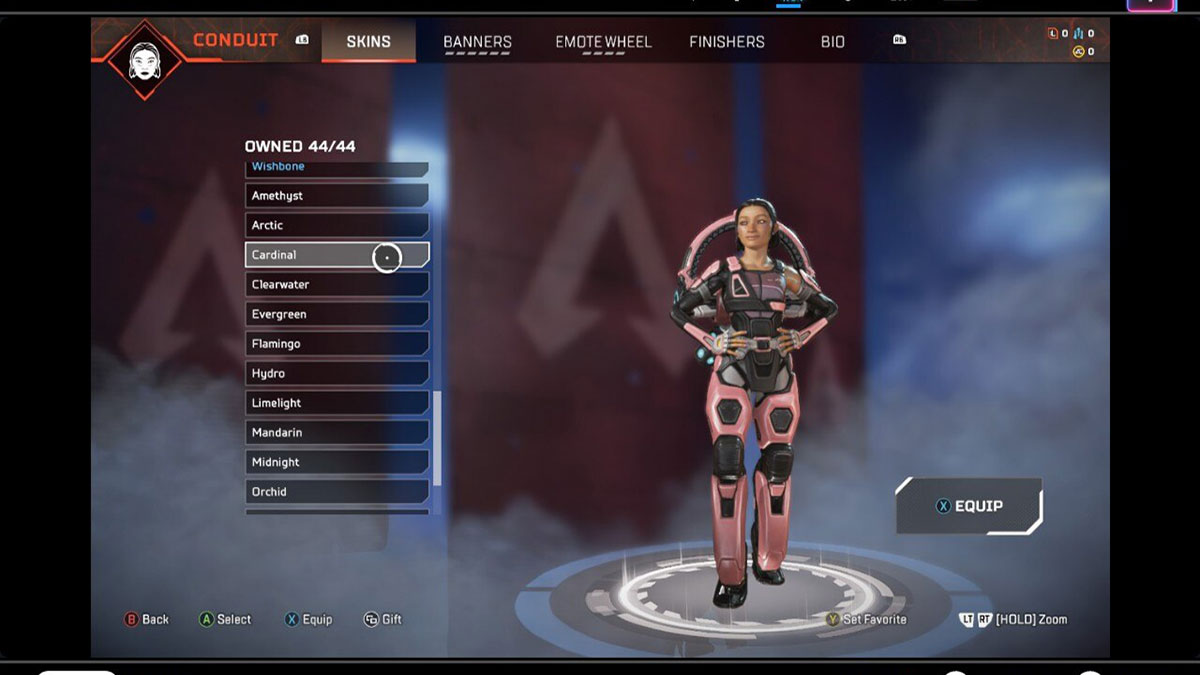Switch to the Skins tab
Screen dimensions: 1200x675
(368, 42)
